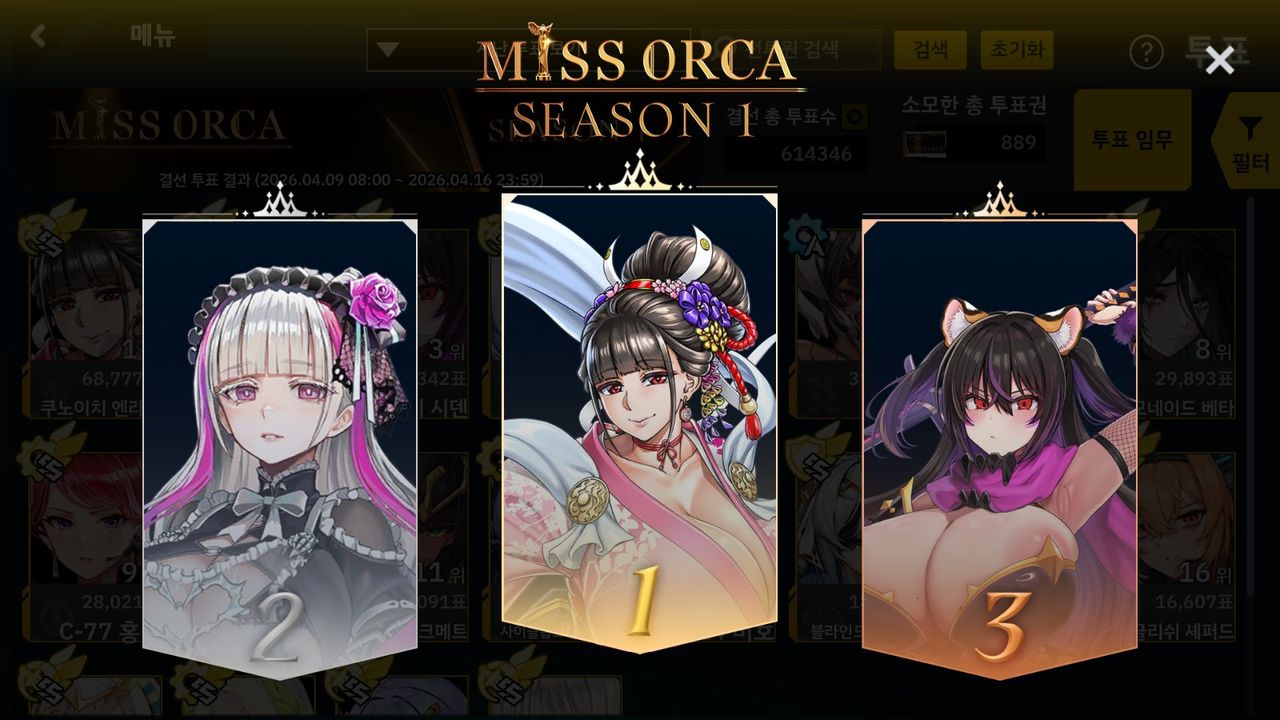
Task: Click the 초기화 reset button
Action: (x=1016, y=50)
